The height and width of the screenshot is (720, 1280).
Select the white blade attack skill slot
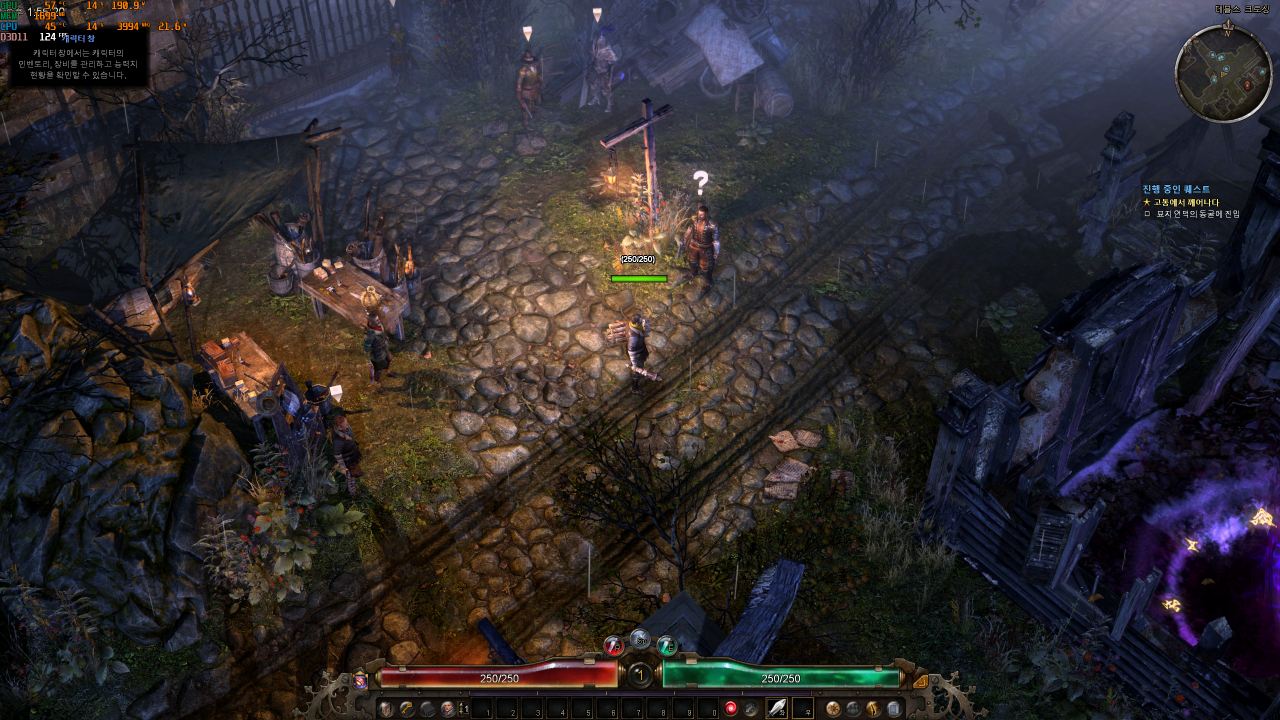[x=777, y=709]
